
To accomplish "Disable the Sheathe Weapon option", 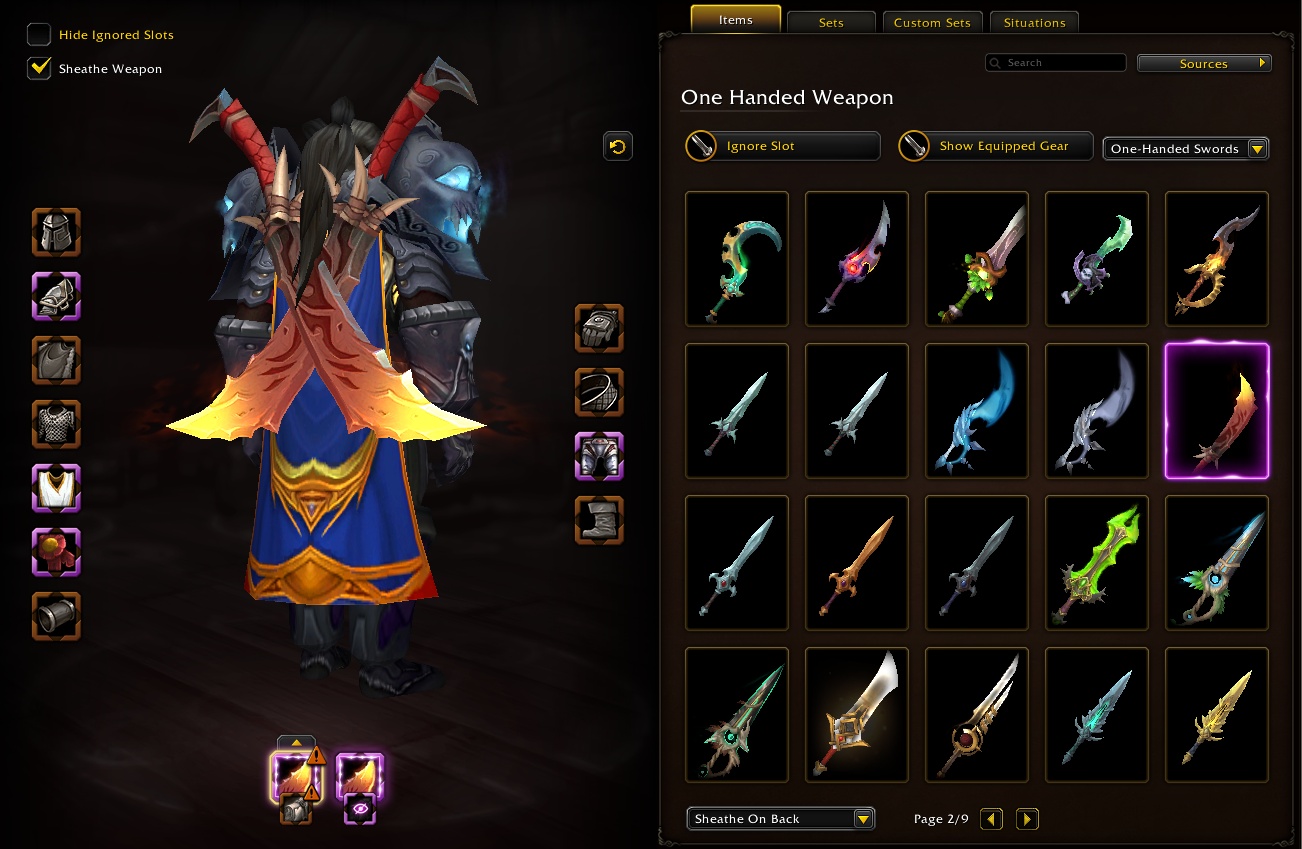I will pos(39,68).
